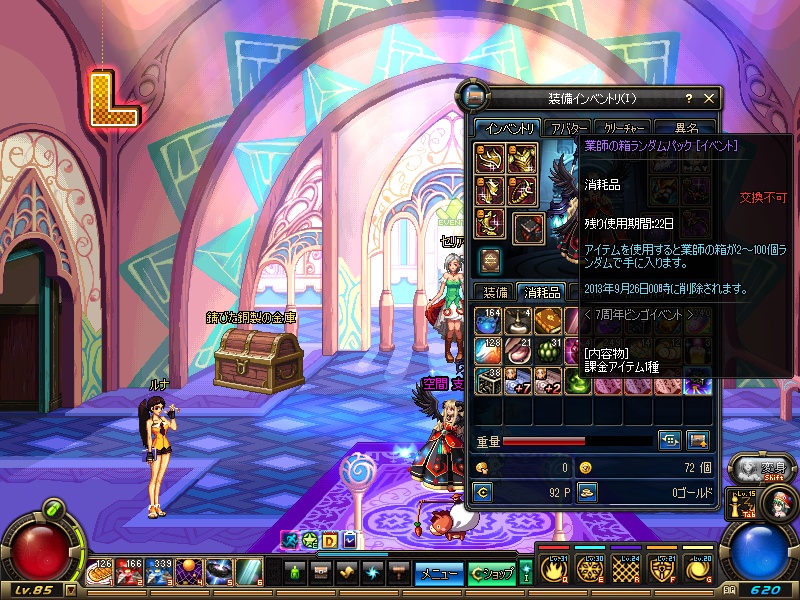This screenshot has height=600, width=800.
Task: Click the green-haired creature portrait
Action: [x=774, y=503]
